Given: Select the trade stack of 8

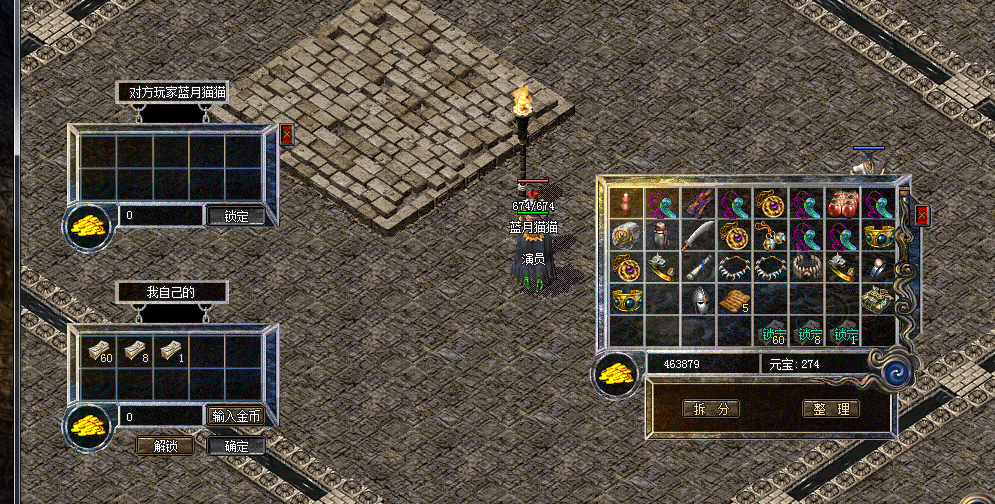Looking at the screenshot, I should 134,350.
